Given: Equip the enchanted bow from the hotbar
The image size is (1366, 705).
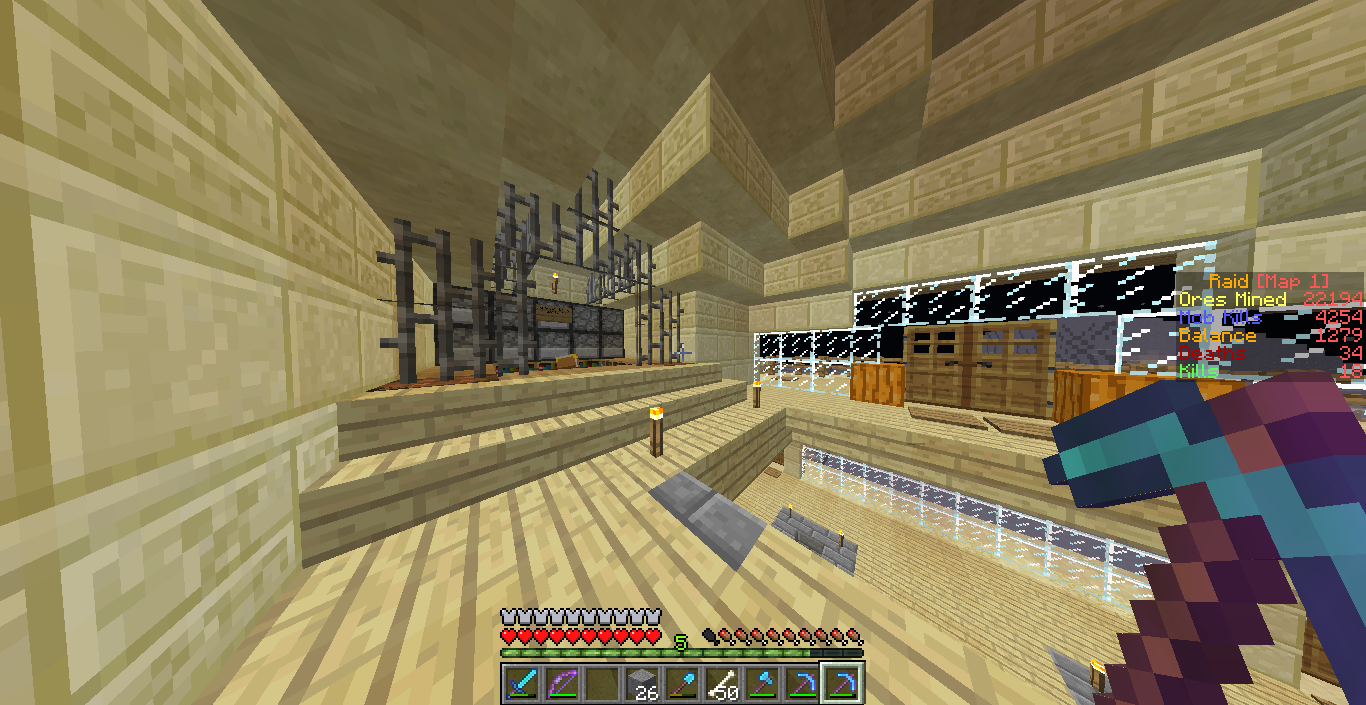Looking at the screenshot, I should pos(561,684).
